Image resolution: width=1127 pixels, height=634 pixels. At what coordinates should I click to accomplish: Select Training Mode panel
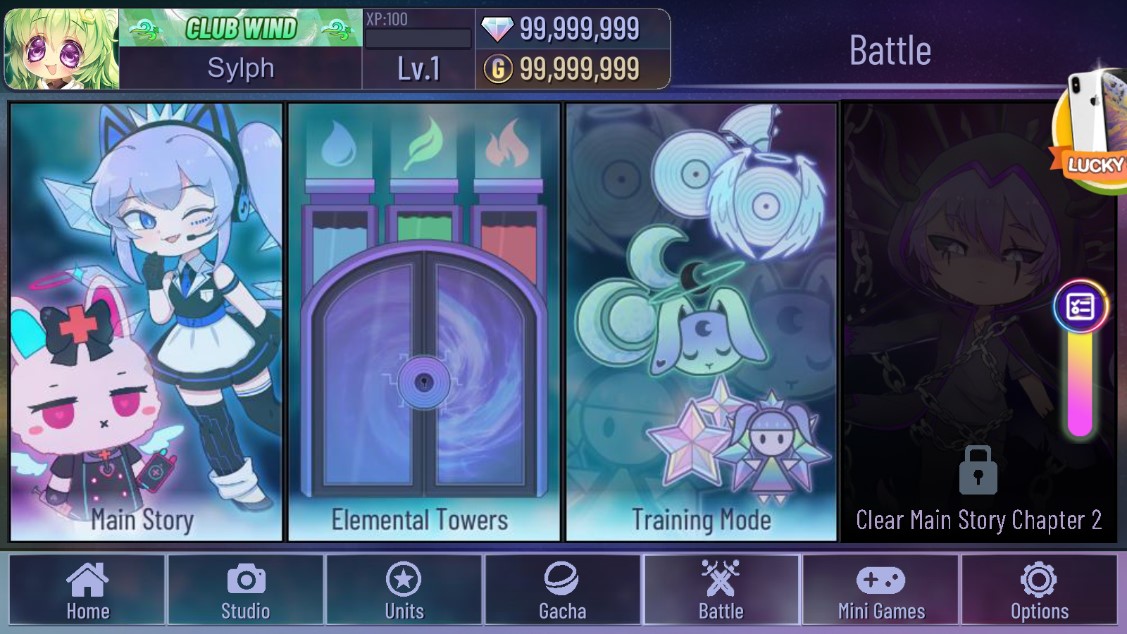tap(701, 322)
